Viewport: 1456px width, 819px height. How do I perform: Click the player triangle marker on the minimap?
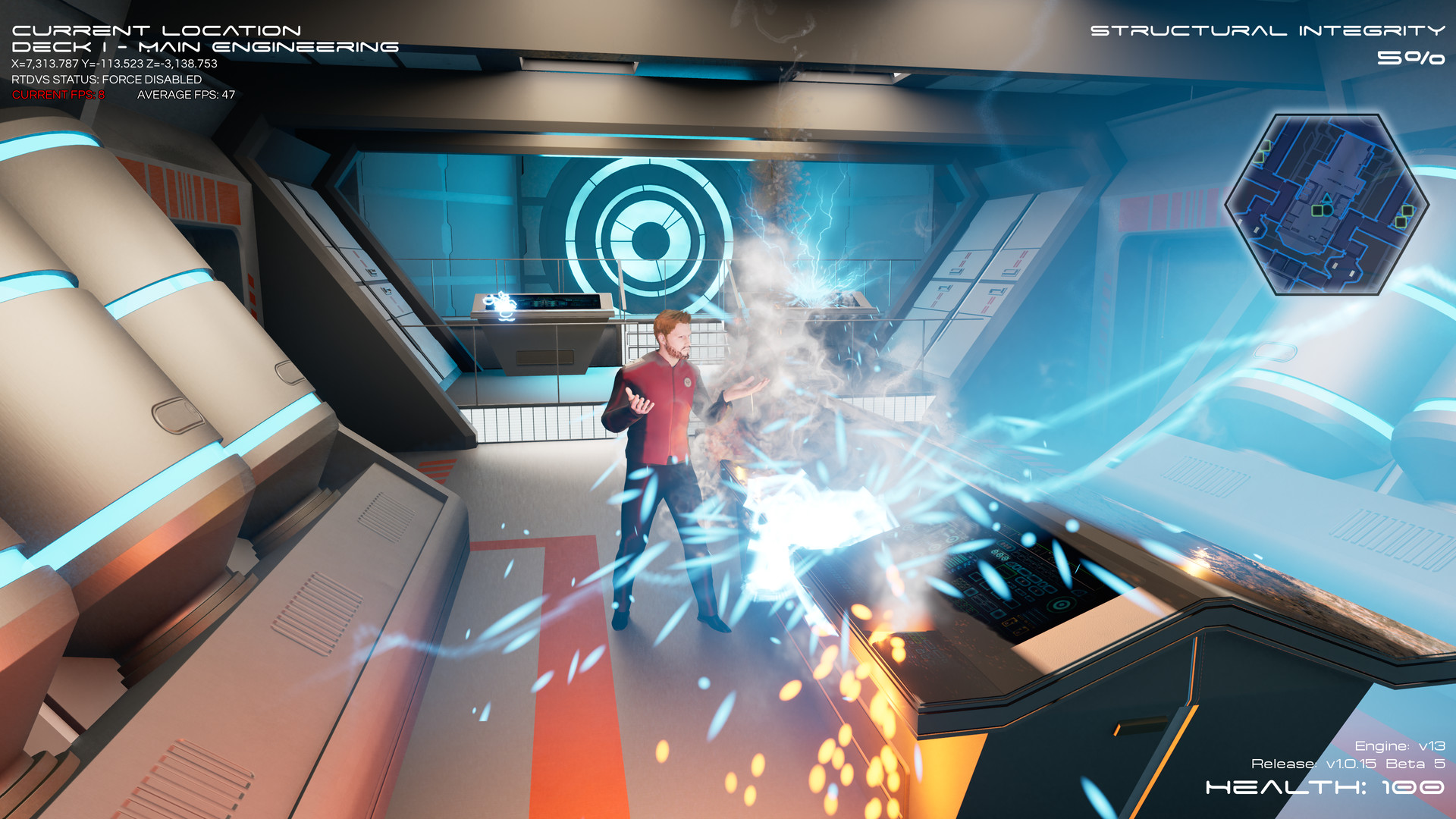coord(1328,198)
